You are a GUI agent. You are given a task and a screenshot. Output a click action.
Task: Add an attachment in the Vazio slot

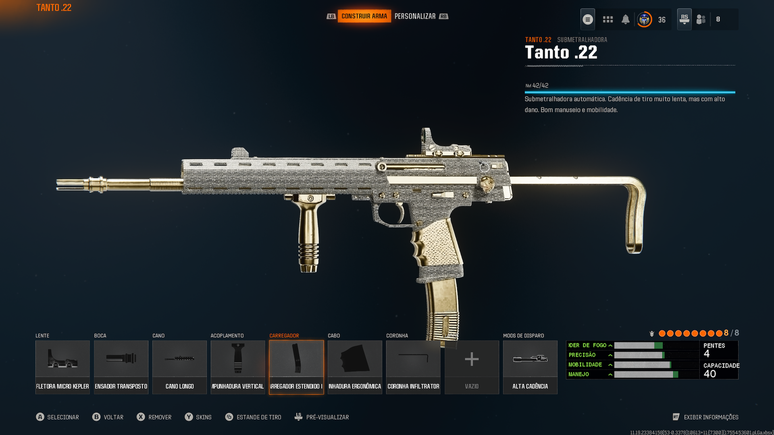(x=472, y=366)
